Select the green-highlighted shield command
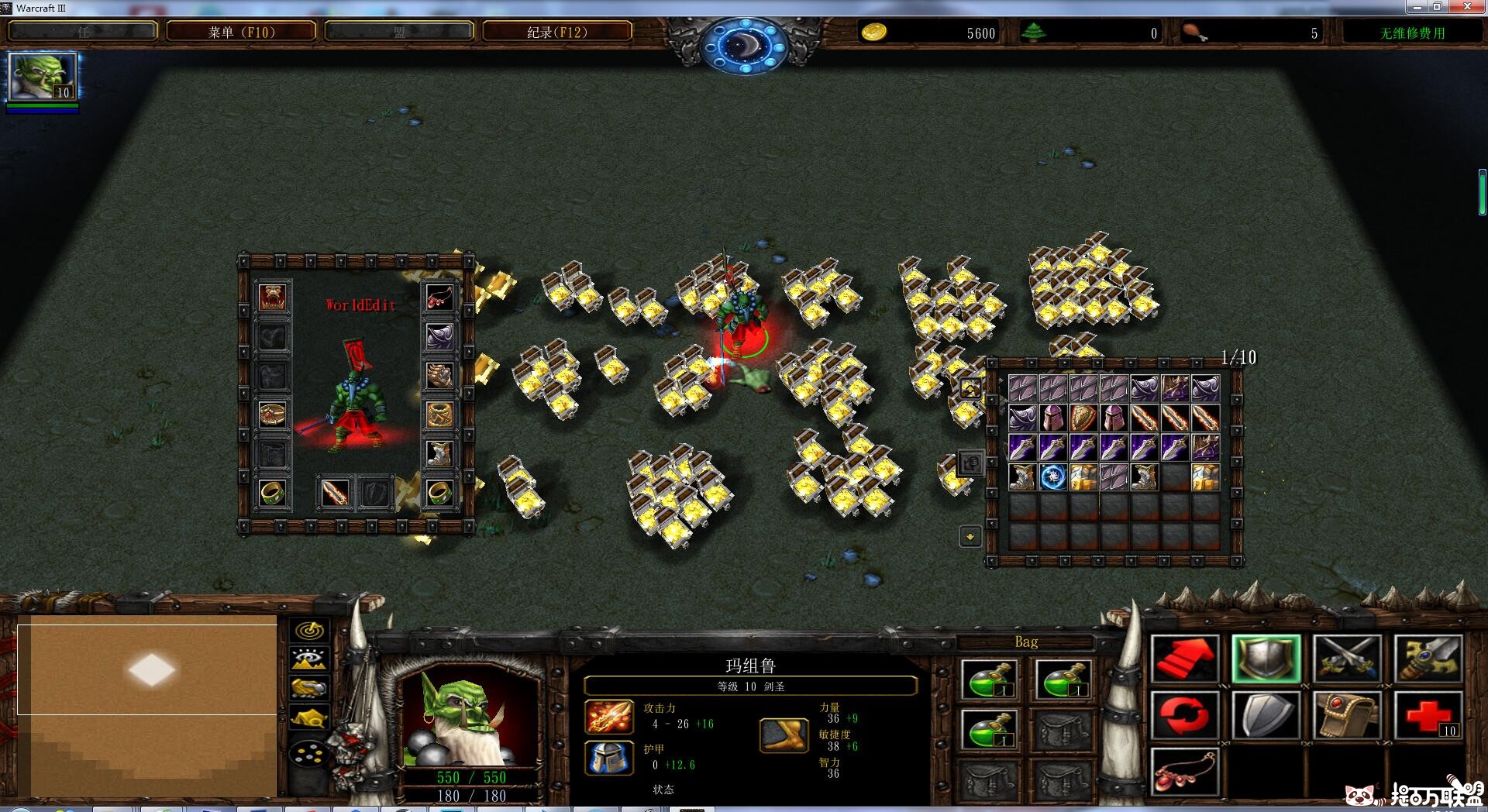The image size is (1488, 812). click(1266, 659)
